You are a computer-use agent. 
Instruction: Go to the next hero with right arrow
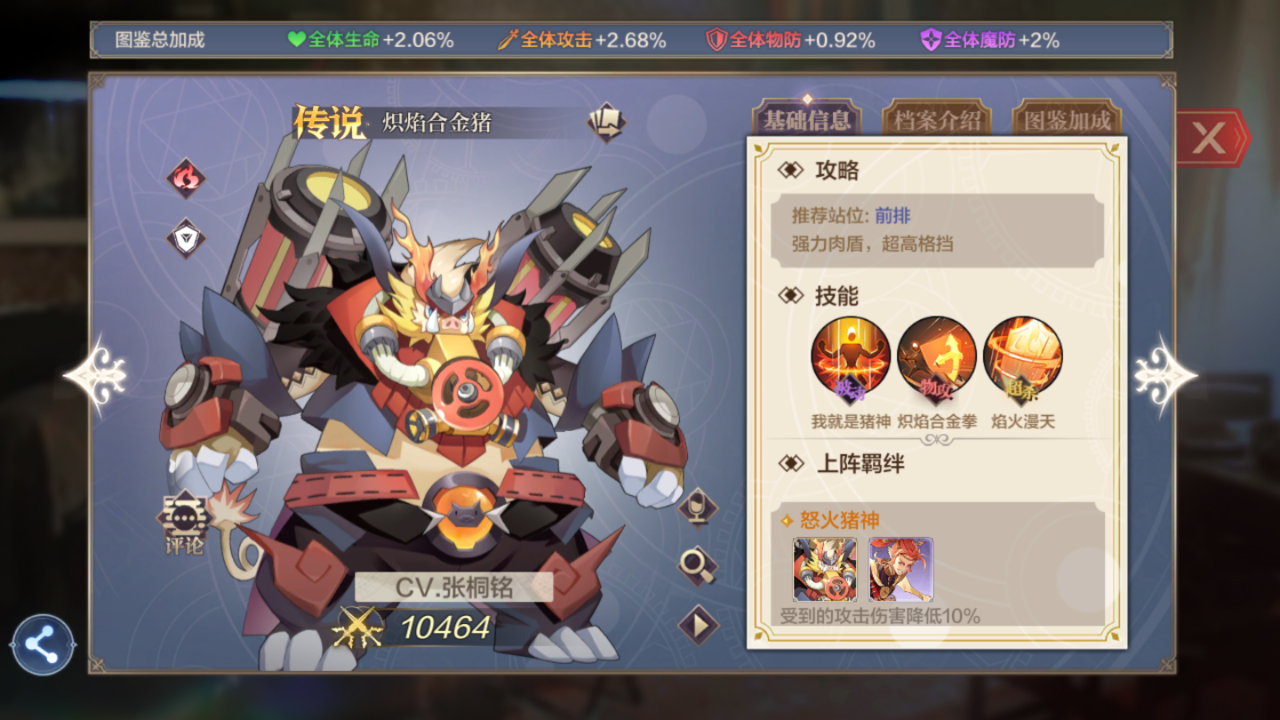(1165, 375)
